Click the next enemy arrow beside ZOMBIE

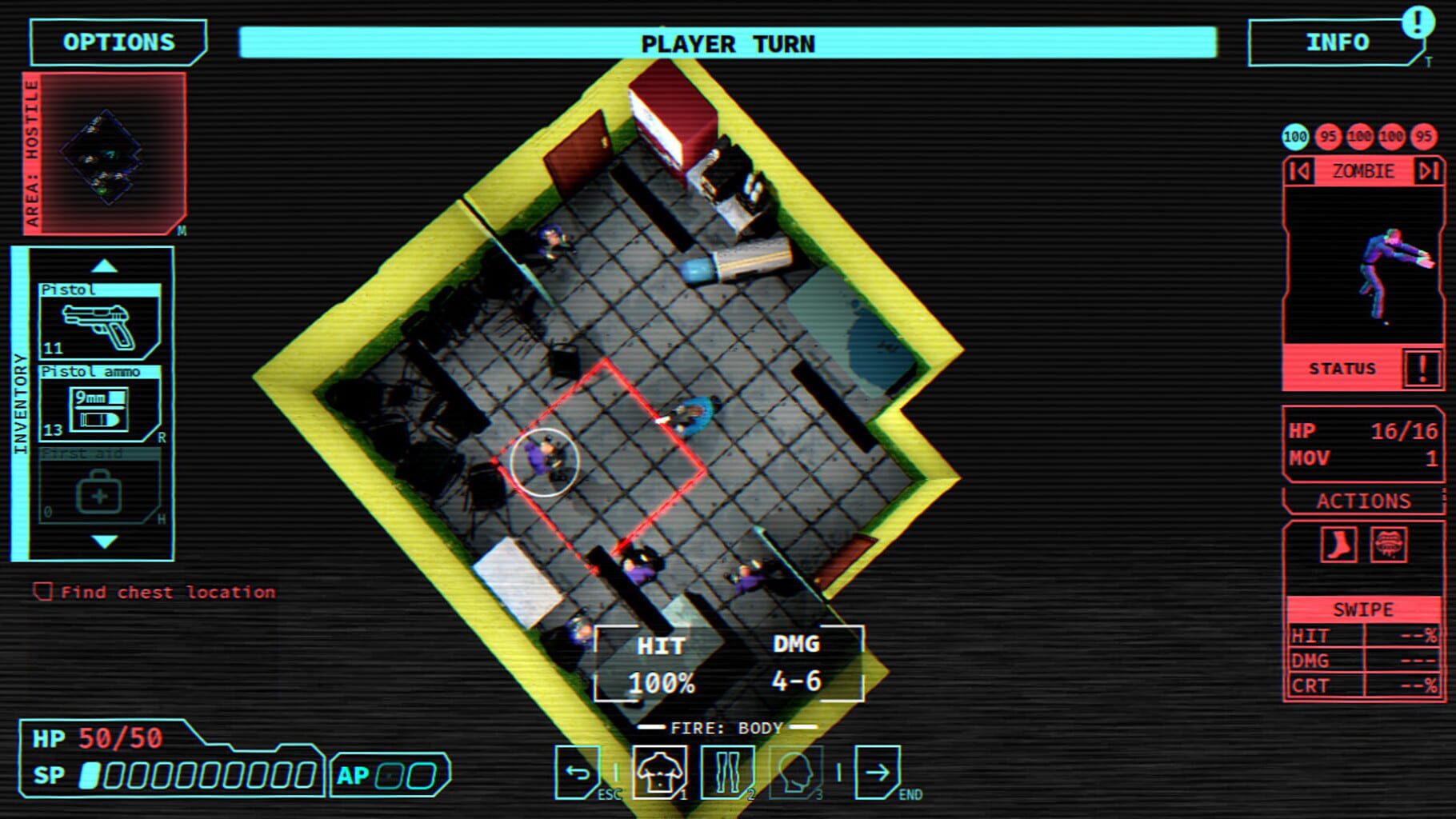1426,170
